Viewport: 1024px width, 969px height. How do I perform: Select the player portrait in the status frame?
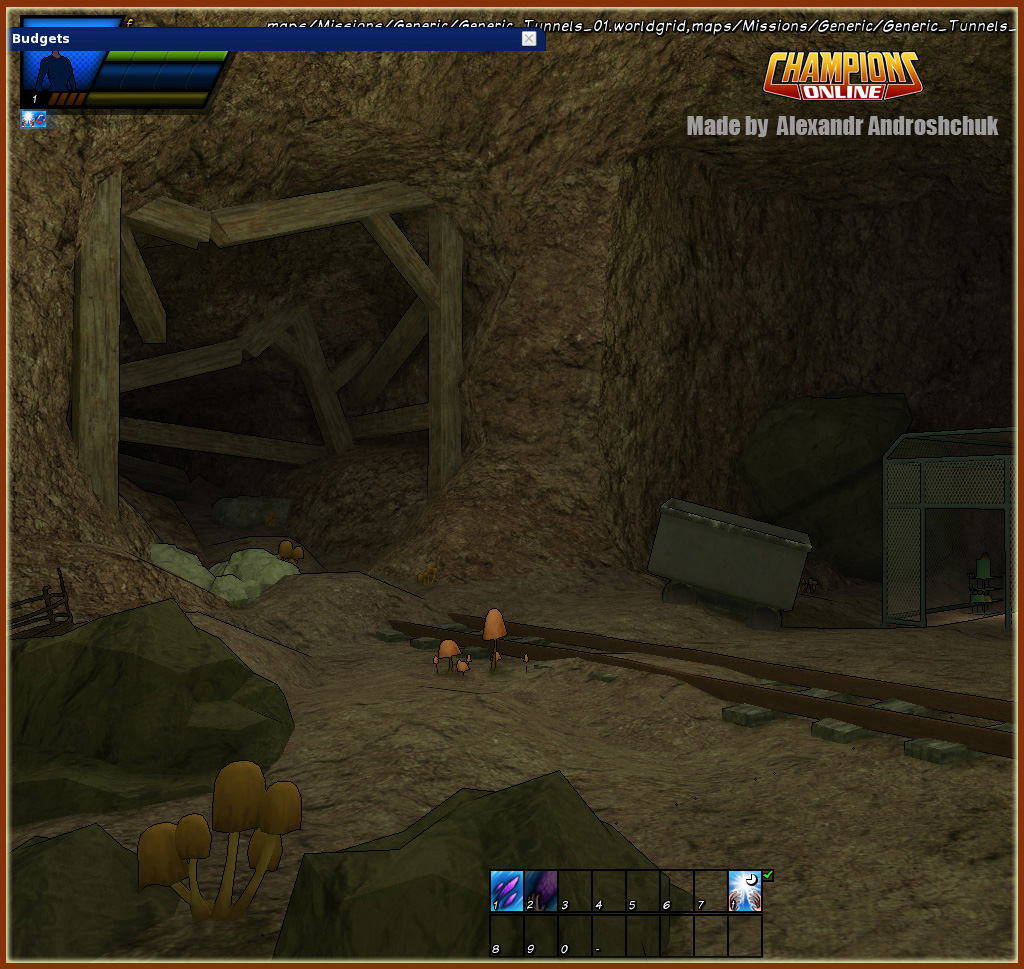point(62,71)
